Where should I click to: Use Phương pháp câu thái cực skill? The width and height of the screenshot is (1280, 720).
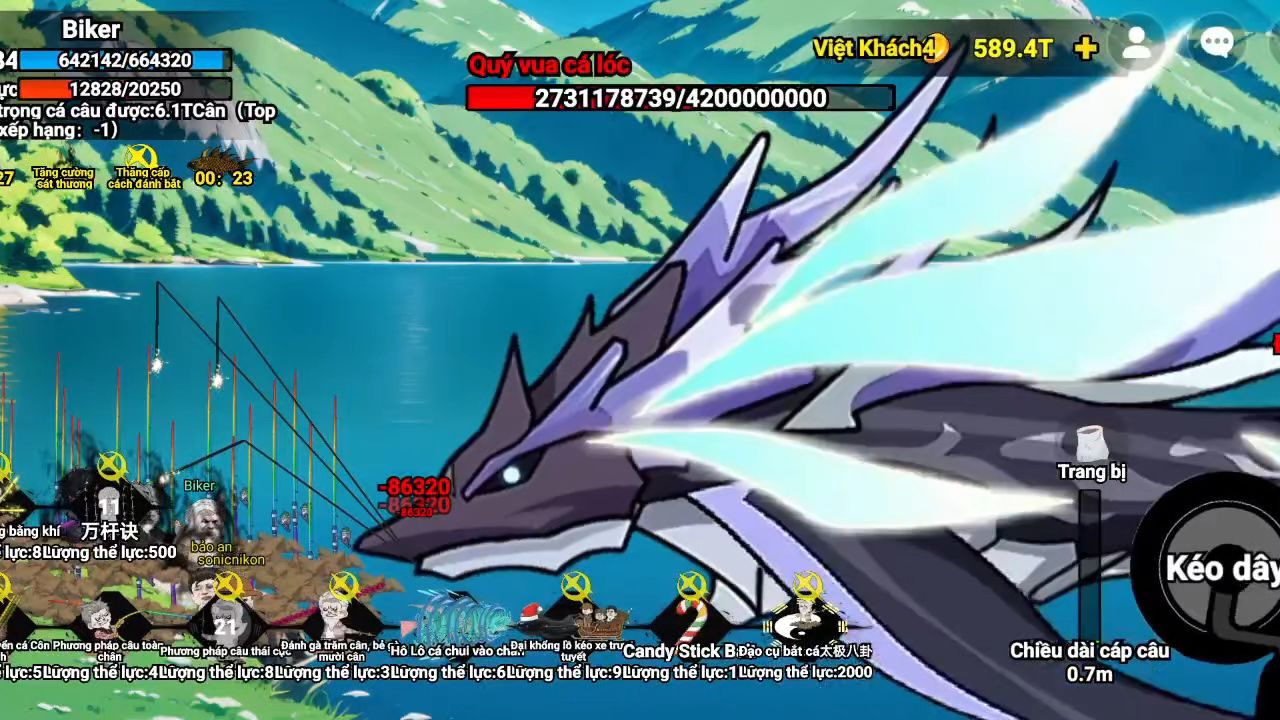tap(226, 618)
